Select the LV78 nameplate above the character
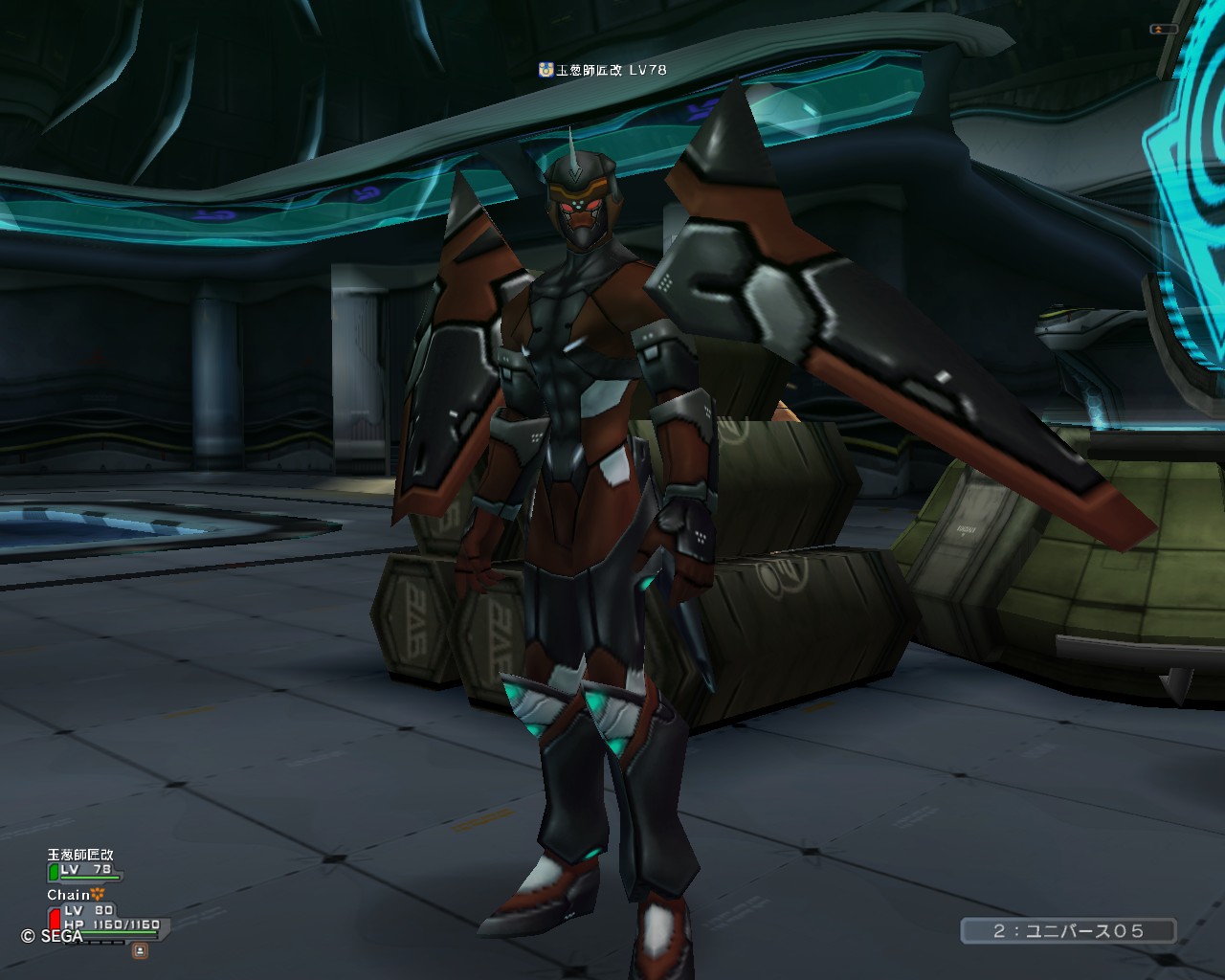1225x980 pixels. coord(603,70)
